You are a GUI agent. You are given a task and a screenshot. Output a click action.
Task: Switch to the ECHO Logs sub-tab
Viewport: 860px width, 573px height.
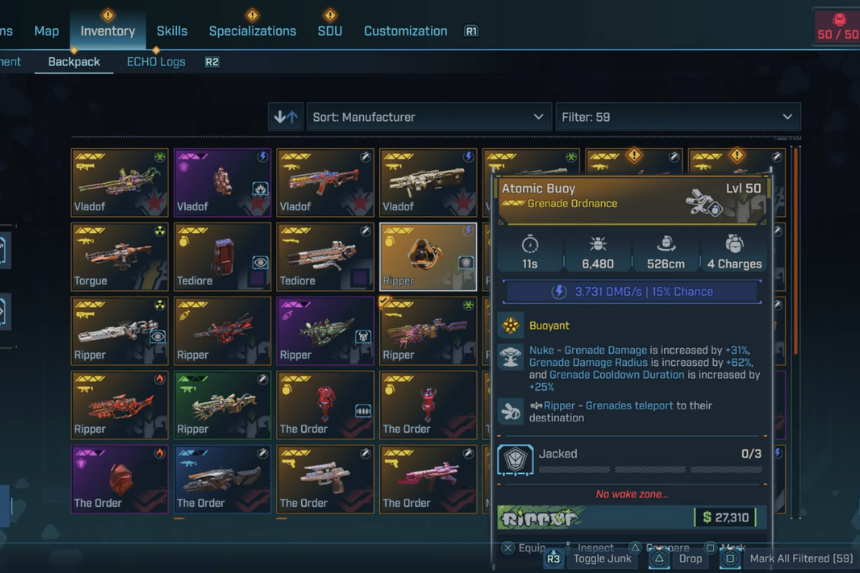tap(157, 62)
